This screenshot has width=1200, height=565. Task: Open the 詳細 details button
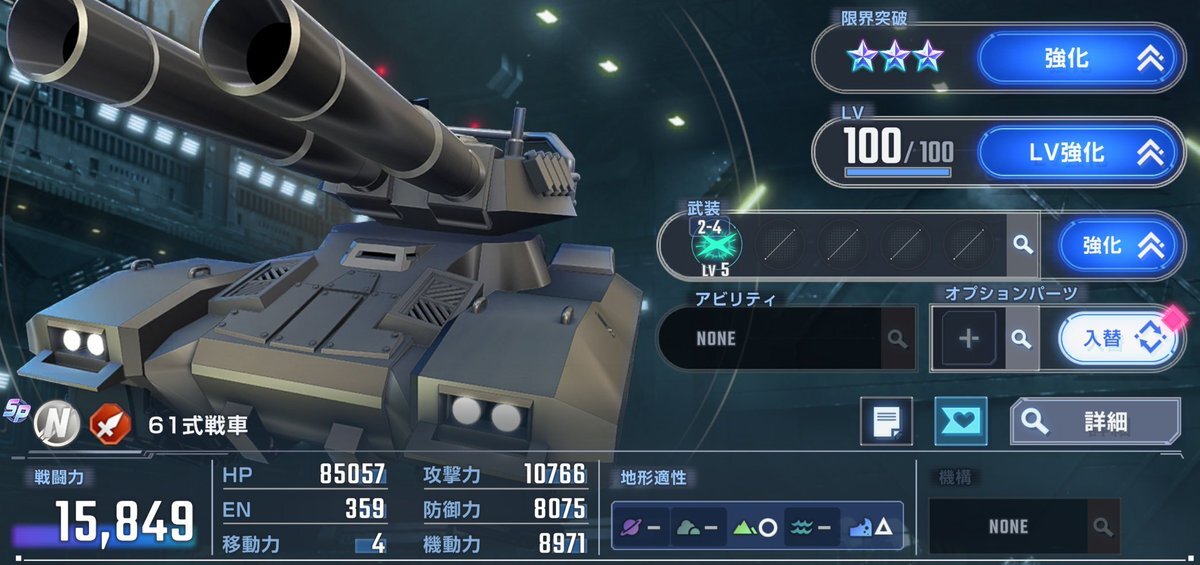click(1094, 422)
